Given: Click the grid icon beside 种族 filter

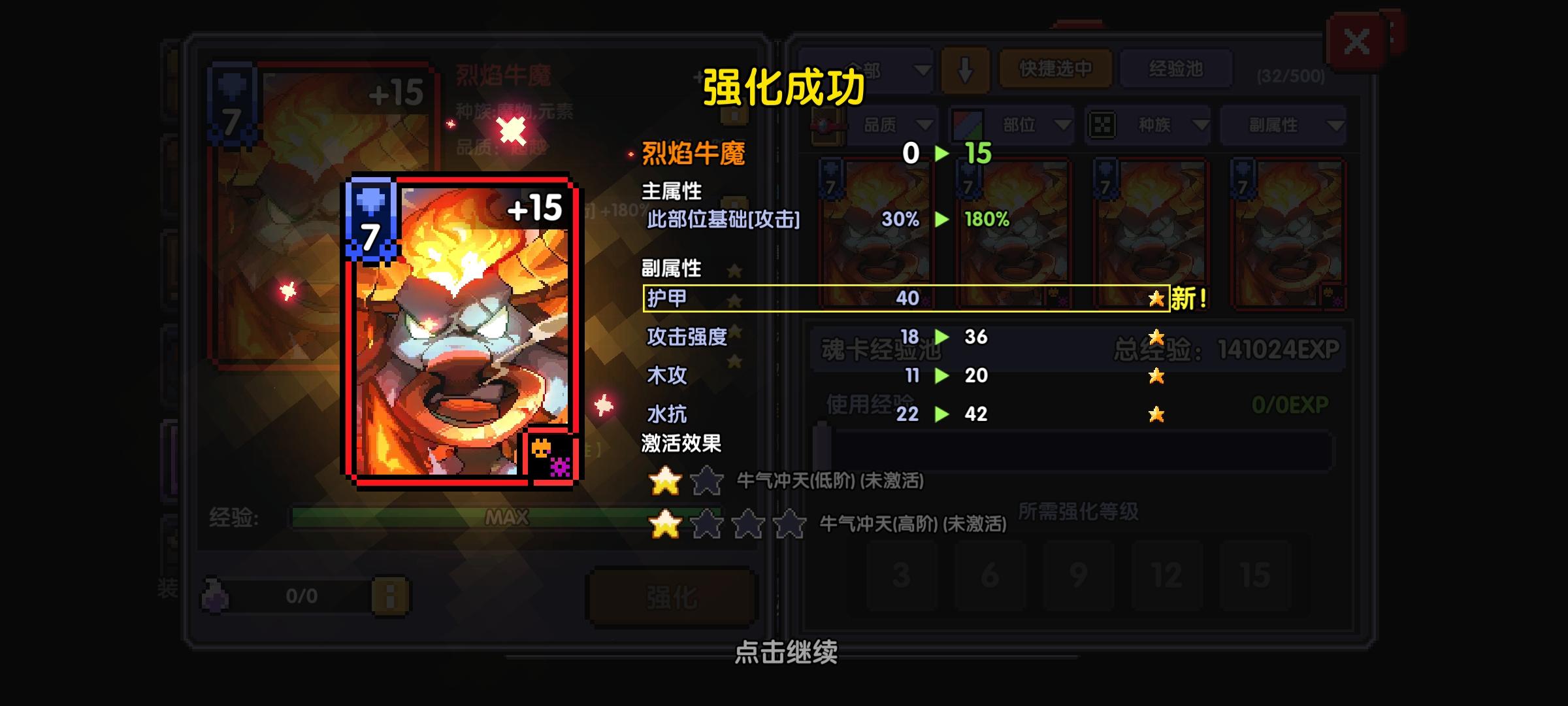Looking at the screenshot, I should pos(1103,126).
